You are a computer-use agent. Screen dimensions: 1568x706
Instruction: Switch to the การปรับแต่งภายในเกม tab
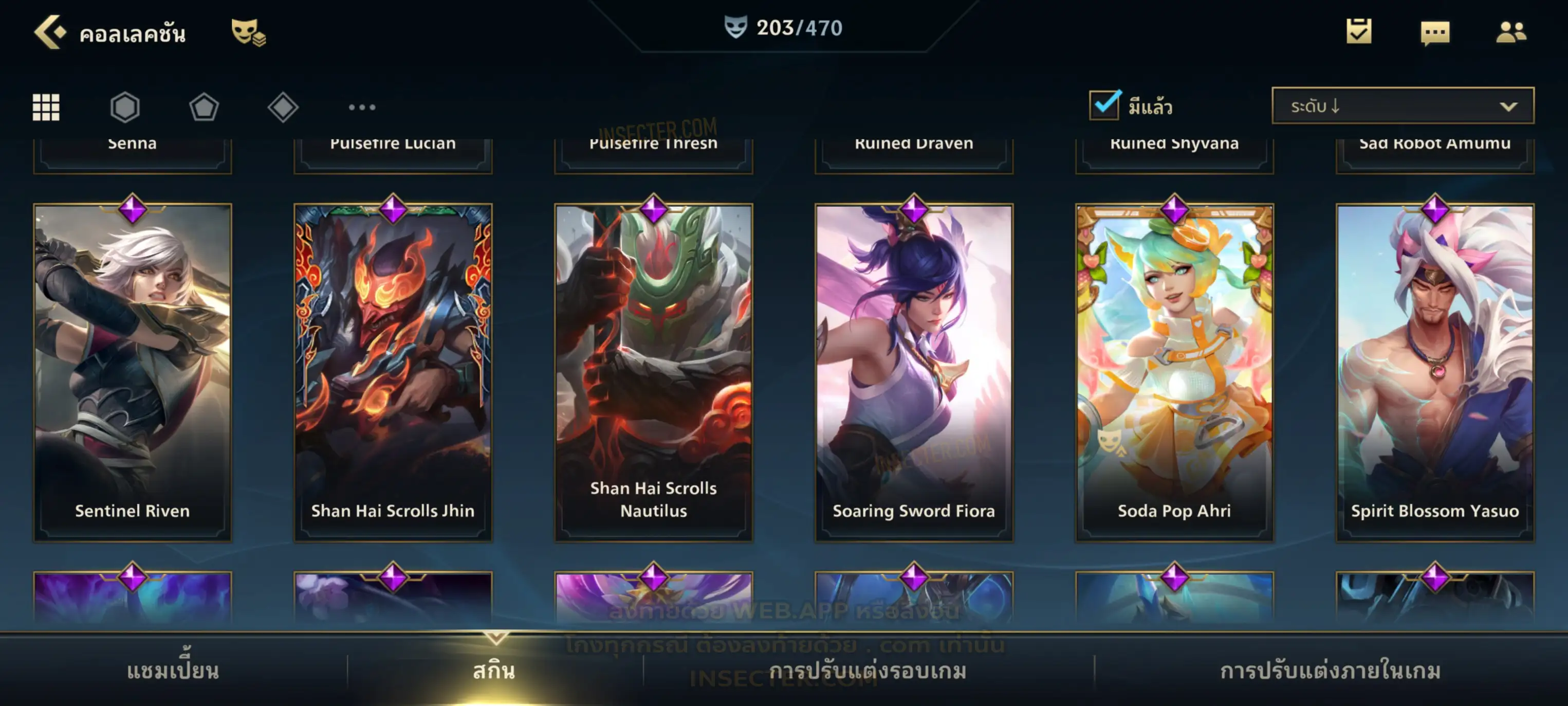(x=1330, y=671)
